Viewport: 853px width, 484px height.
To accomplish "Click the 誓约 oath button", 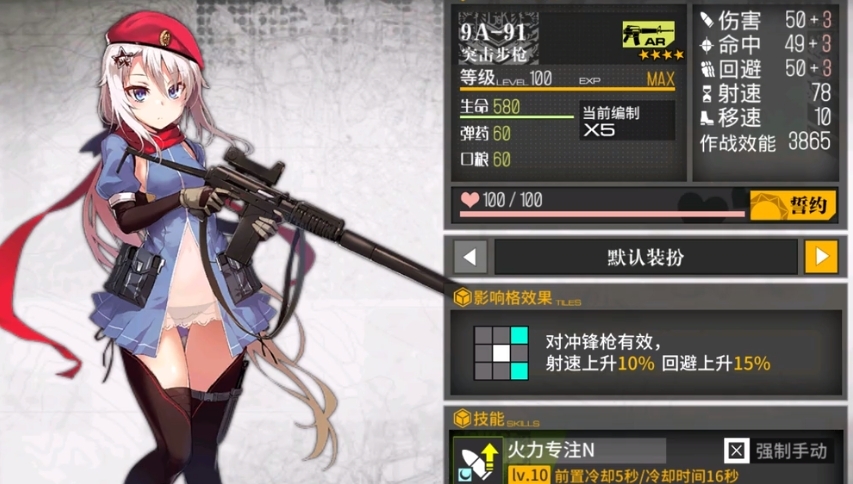I will [794, 204].
